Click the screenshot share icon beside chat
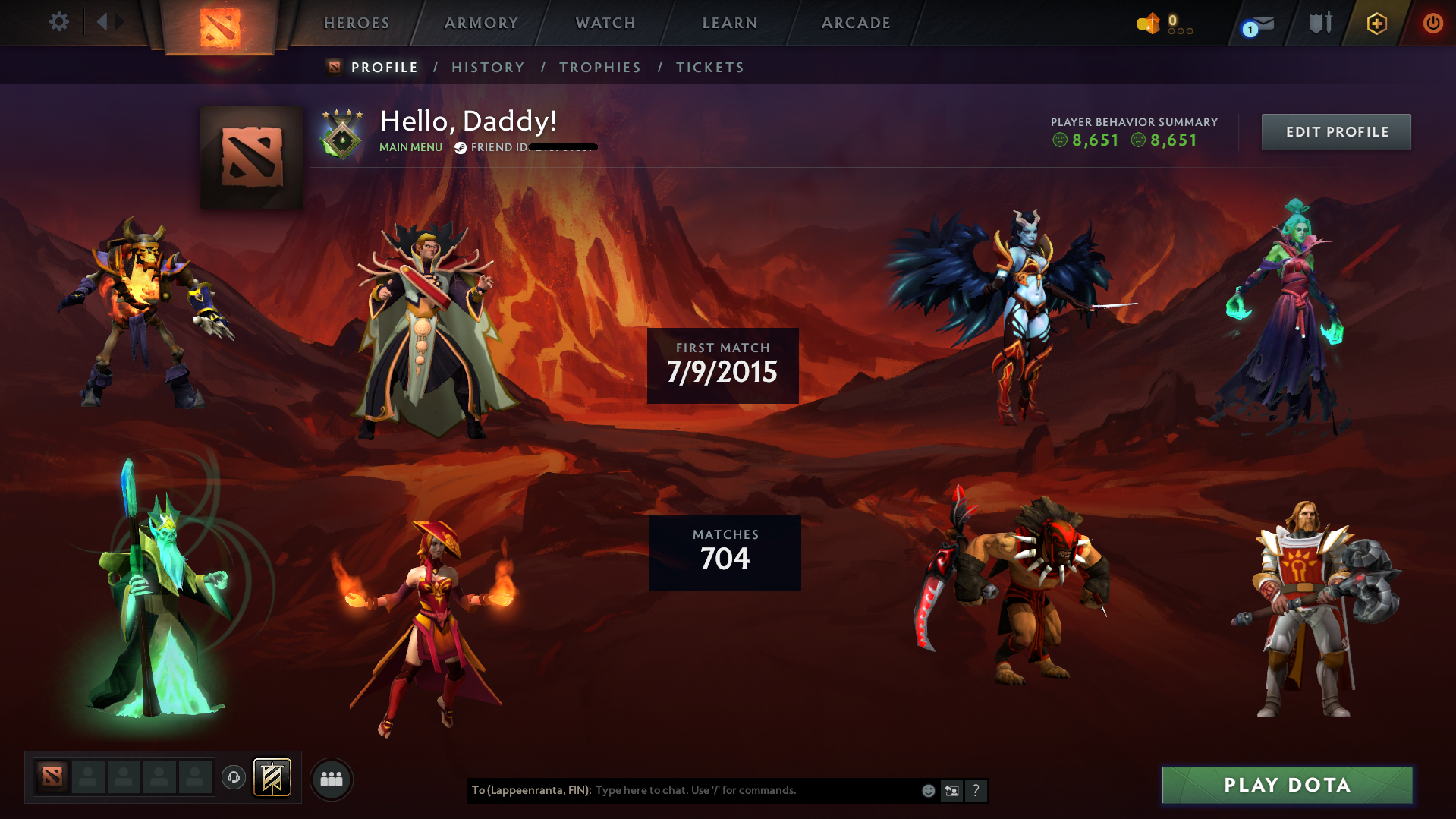This screenshot has height=819, width=1456. click(952, 791)
